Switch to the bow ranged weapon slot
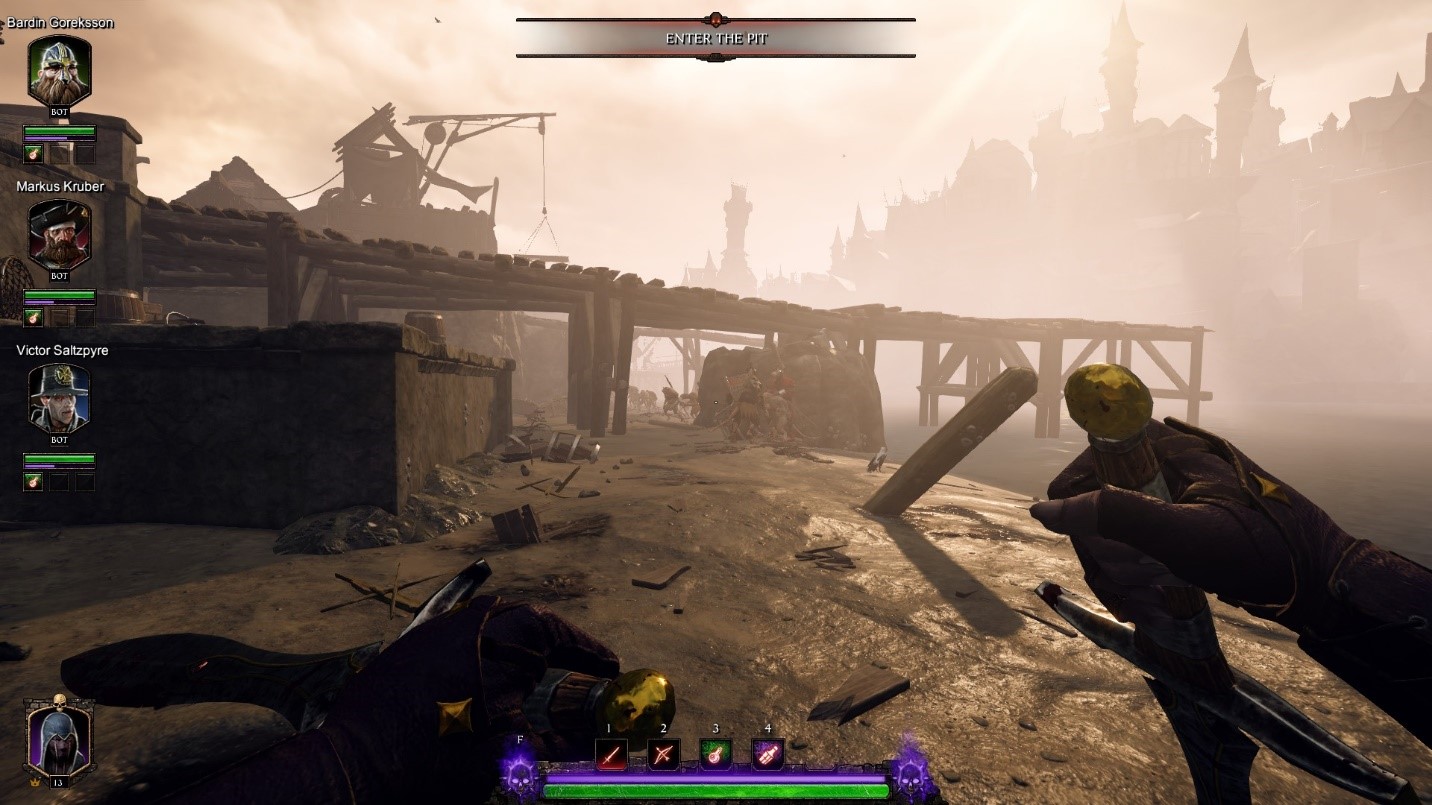1432x805 pixels. (663, 754)
